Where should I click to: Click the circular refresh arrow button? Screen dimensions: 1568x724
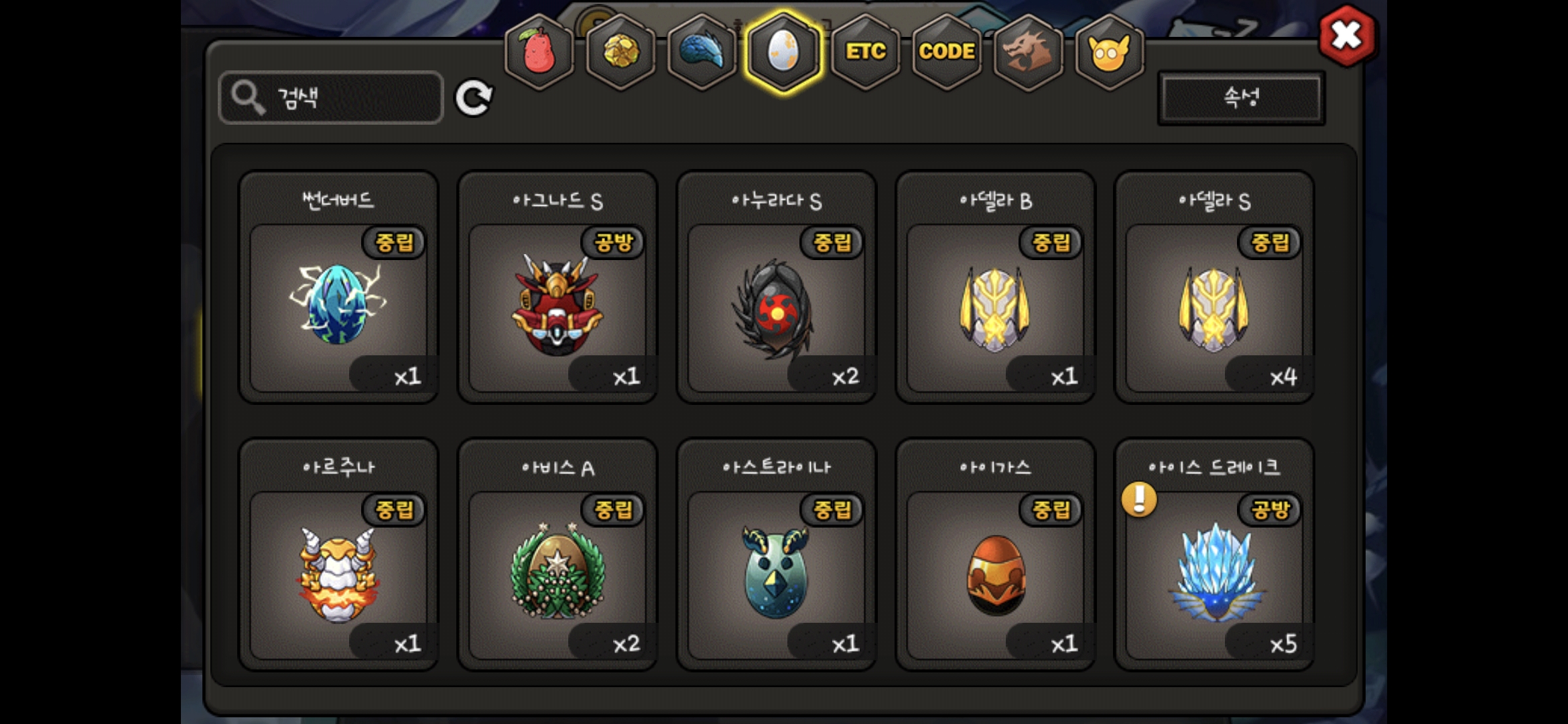click(x=474, y=98)
